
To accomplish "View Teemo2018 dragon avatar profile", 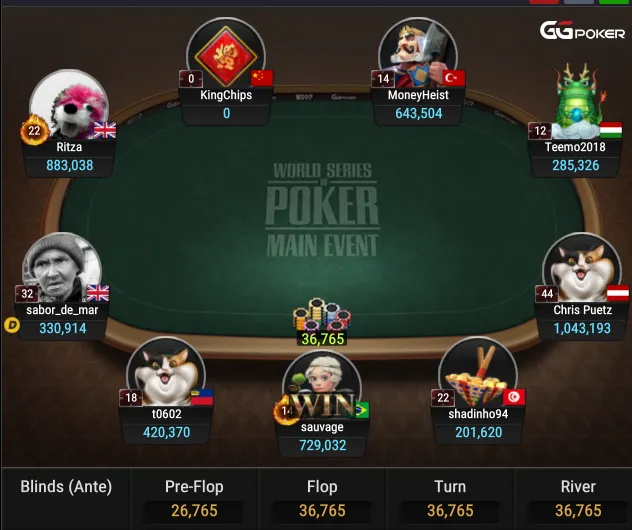I will point(581,100).
